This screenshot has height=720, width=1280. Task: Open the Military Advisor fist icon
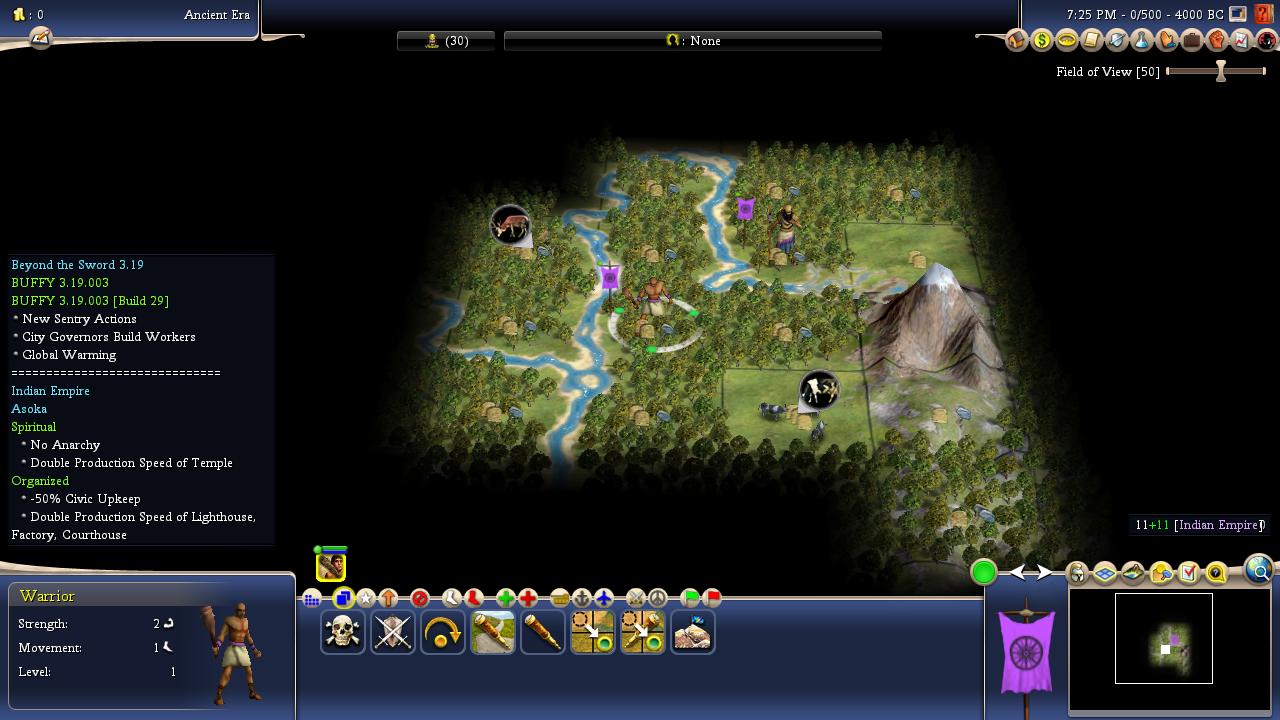[1217, 41]
